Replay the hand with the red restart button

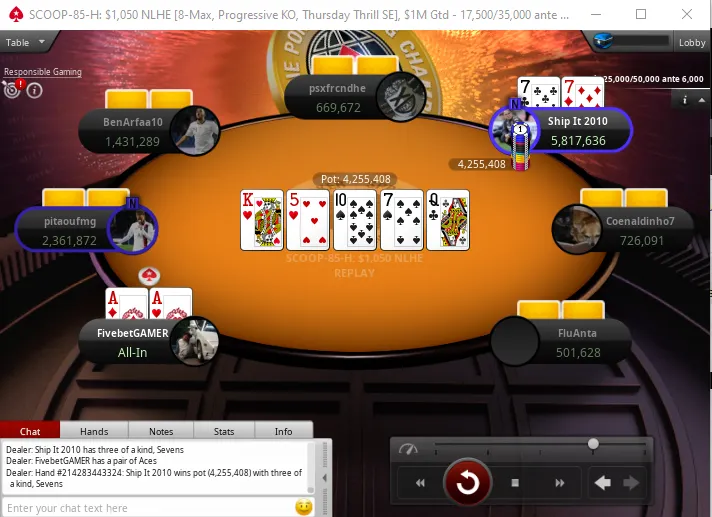pyautogui.click(x=467, y=484)
